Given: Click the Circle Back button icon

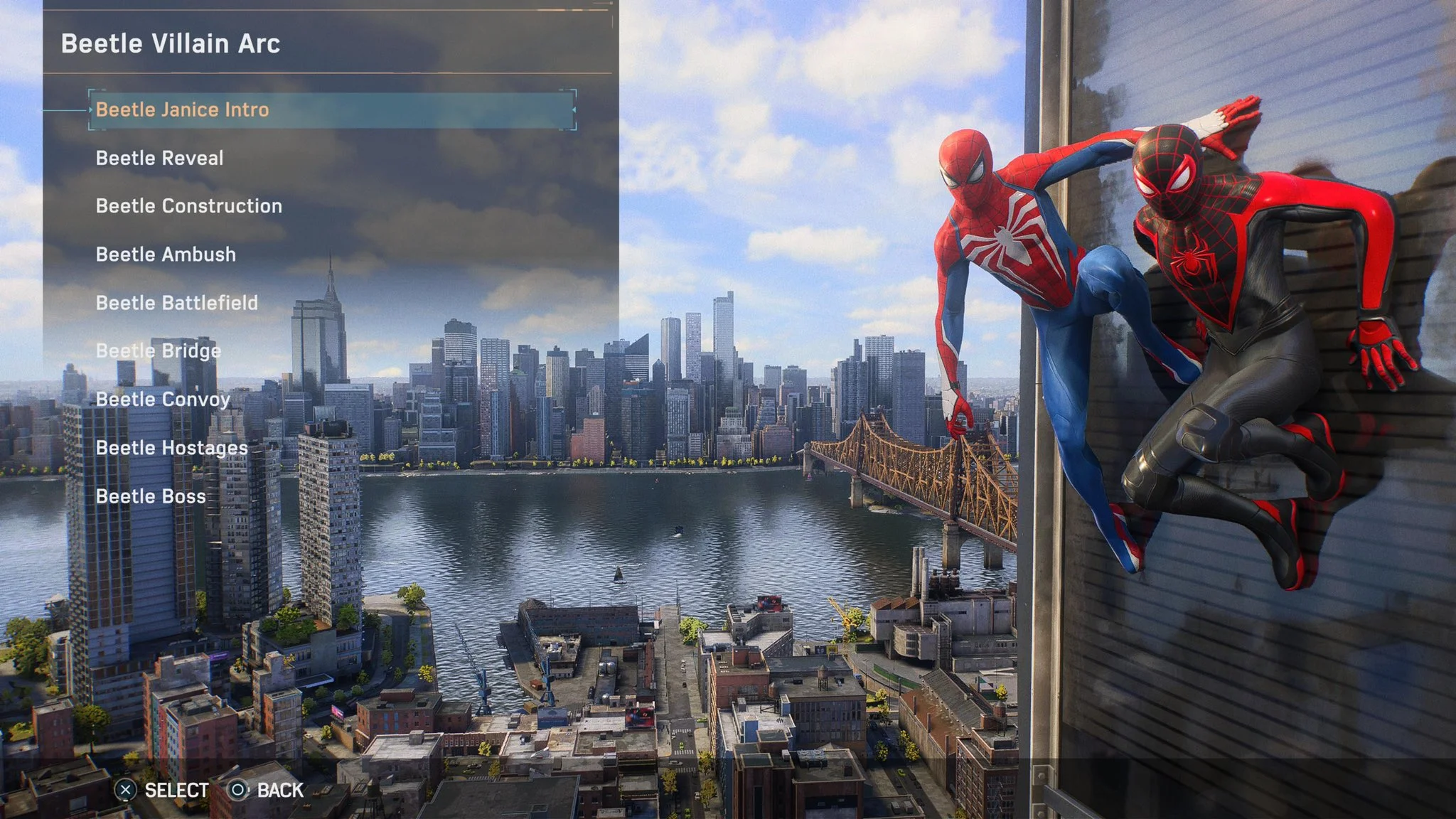Looking at the screenshot, I should click(237, 790).
